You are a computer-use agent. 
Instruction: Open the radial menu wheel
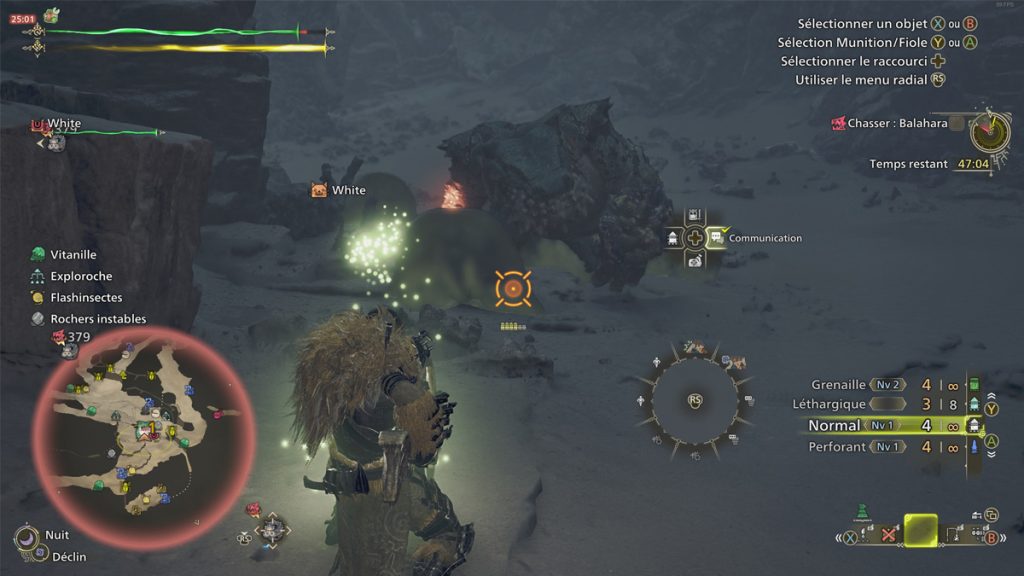click(x=696, y=401)
